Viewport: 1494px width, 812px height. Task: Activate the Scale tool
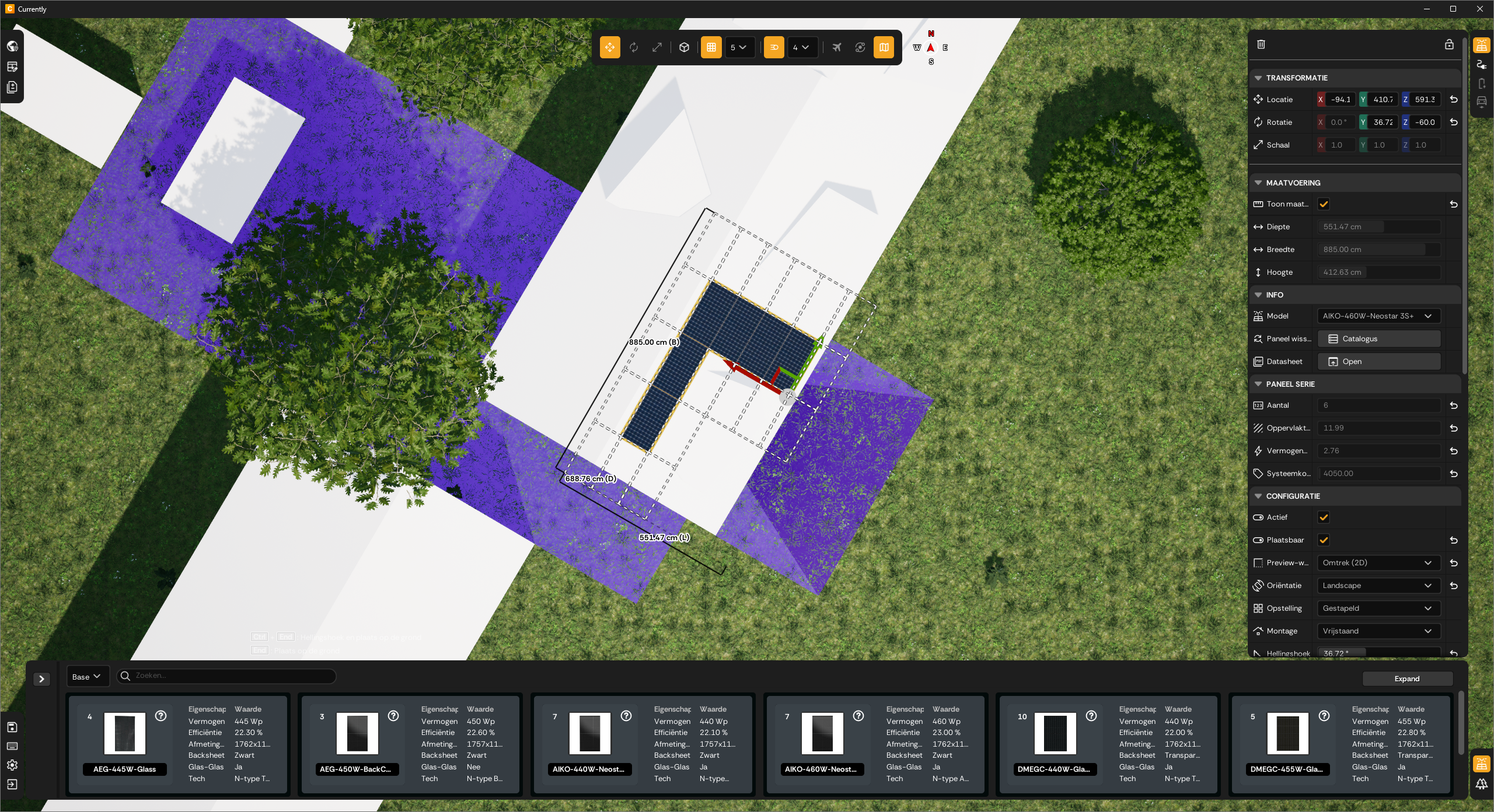(657, 47)
